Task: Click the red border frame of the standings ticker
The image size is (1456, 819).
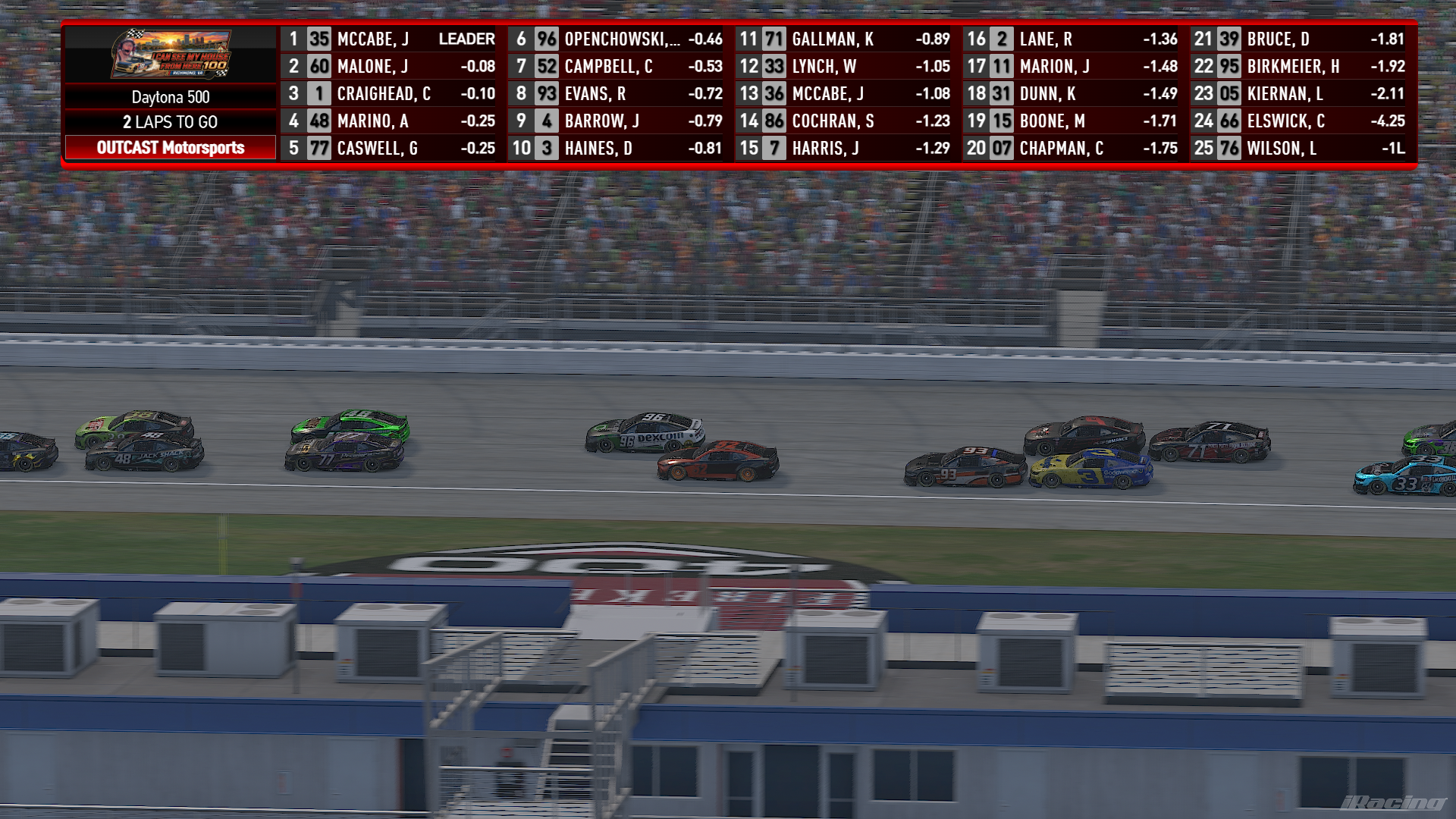Action: click(x=728, y=22)
